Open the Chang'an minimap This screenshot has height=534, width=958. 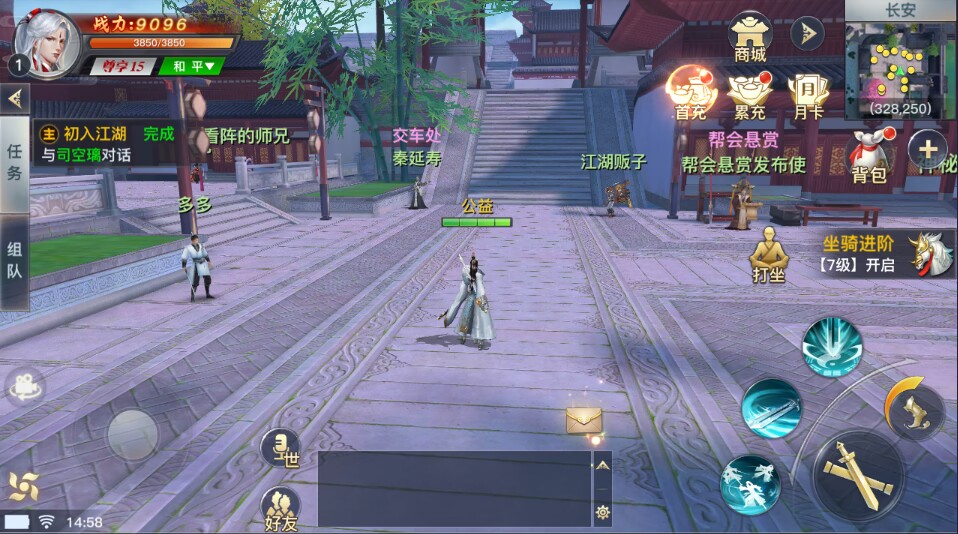tap(900, 65)
